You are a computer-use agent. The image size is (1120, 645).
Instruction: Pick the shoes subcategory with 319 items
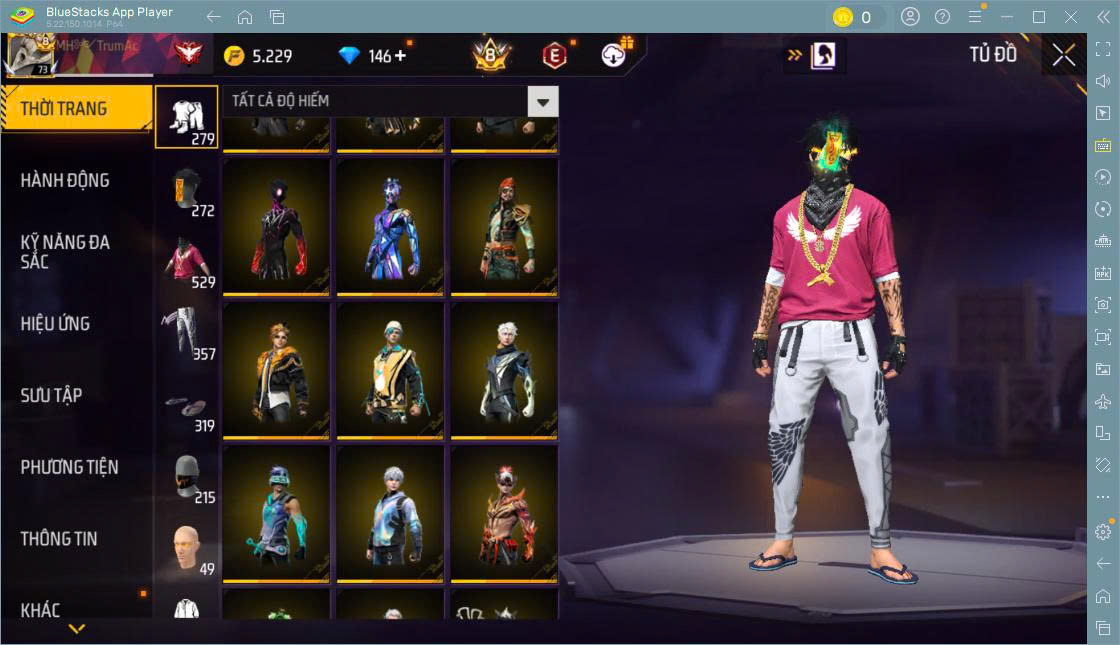(186, 404)
